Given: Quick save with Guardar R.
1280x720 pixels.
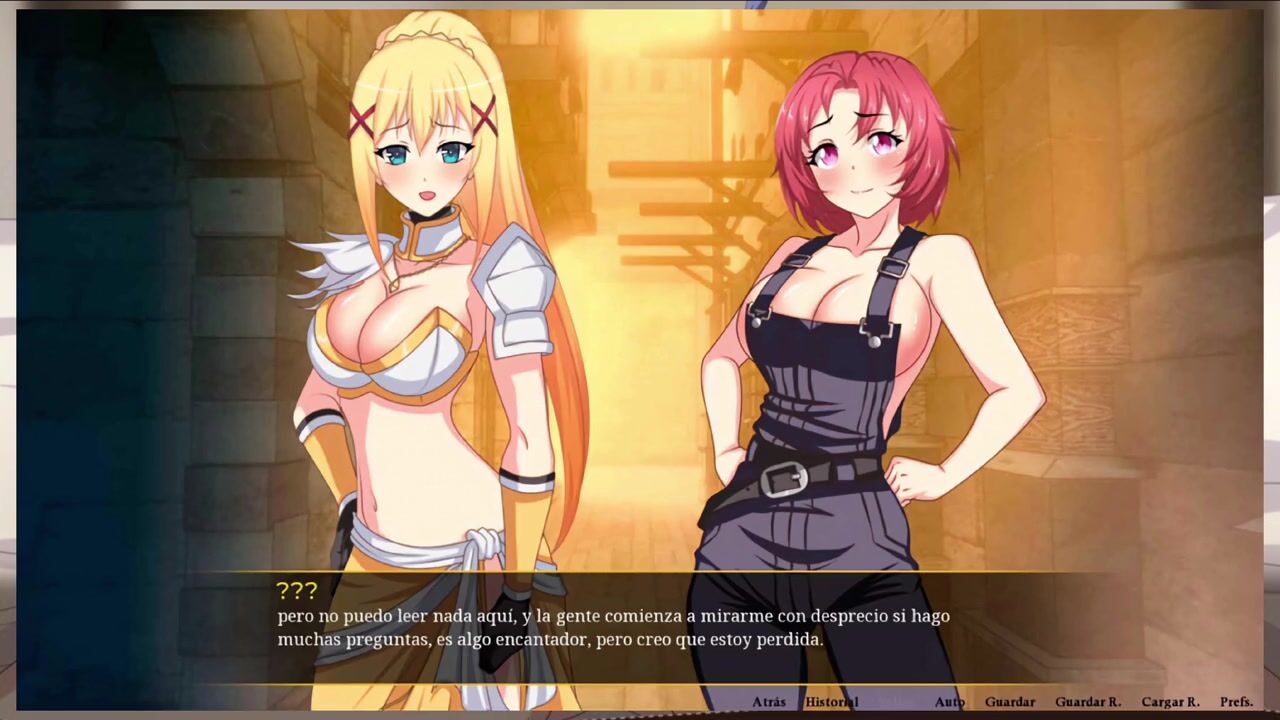Looking at the screenshot, I should click(1088, 702).
